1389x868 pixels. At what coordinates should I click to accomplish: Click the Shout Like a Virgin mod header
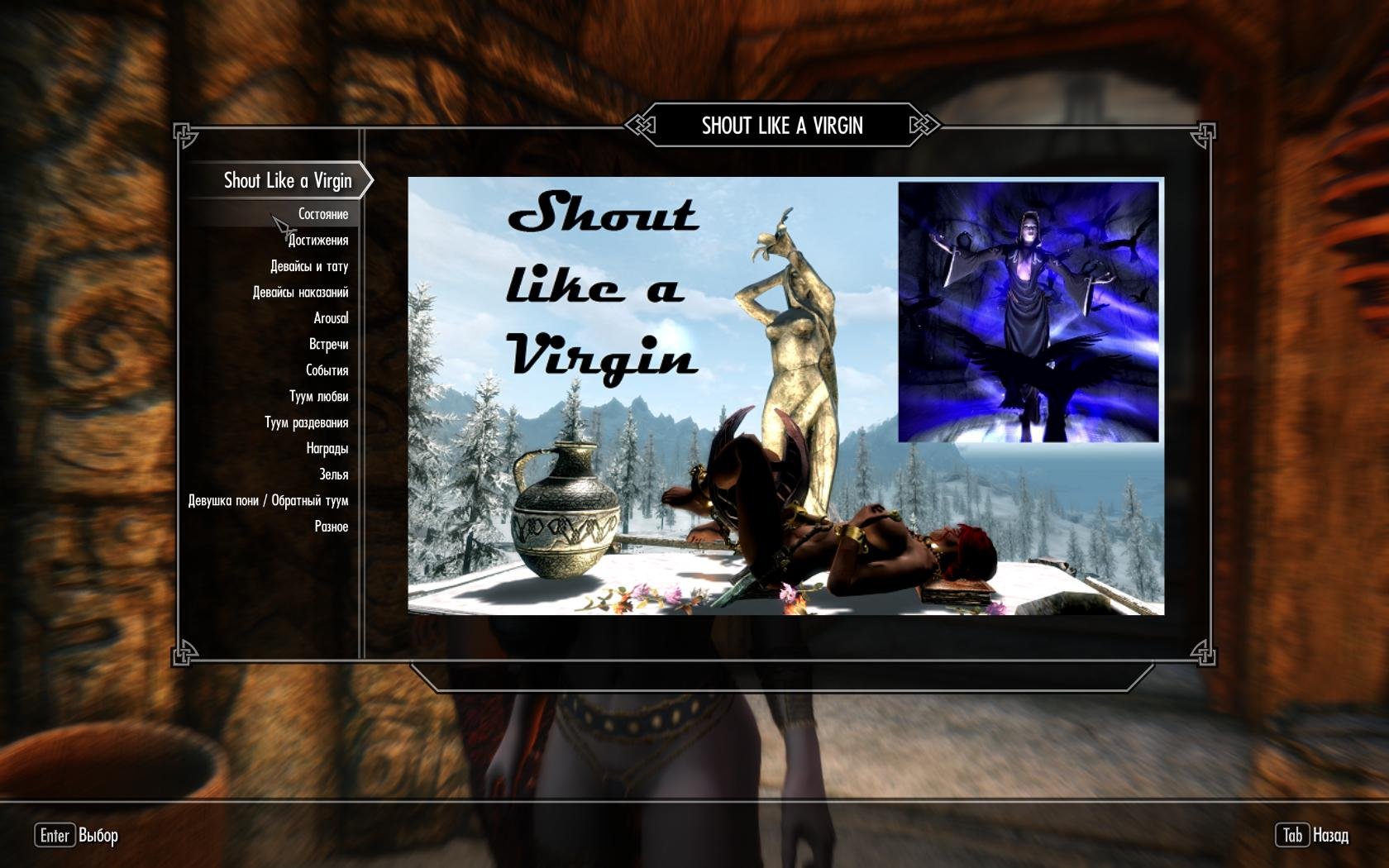point(289,181)
